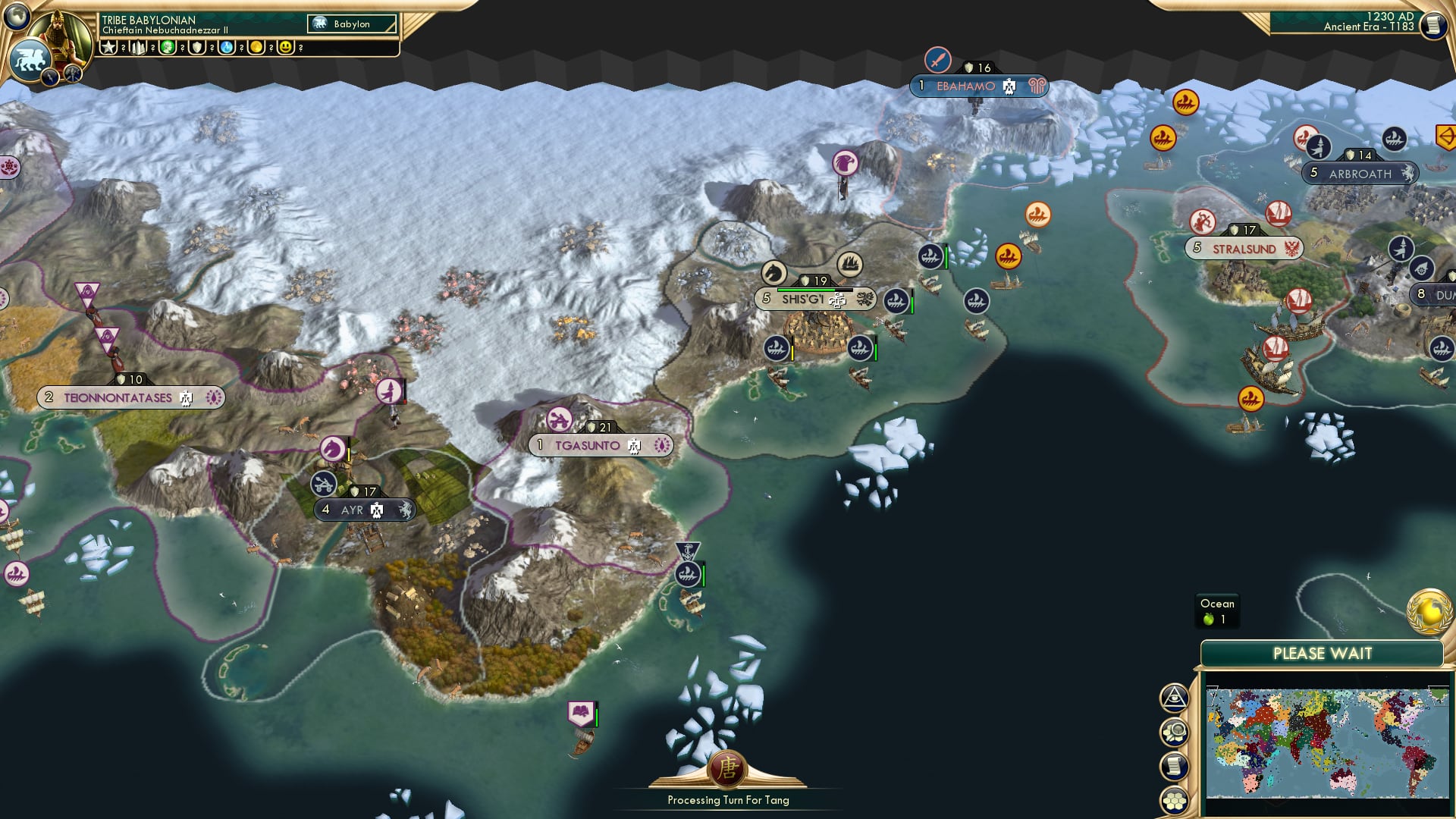Click the Arbroath city label

click(1361, 174)
